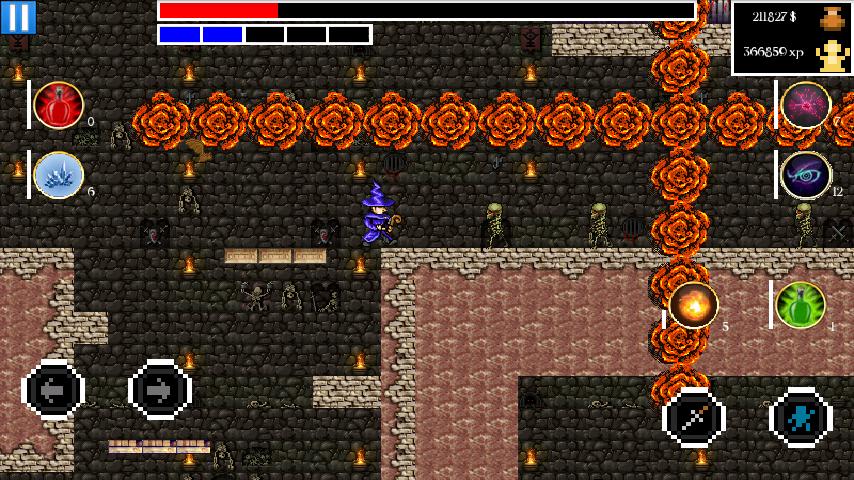Cast the pink lightning orb spell
Image resolution: width=854 pixels, height=480 pixels.
coord(806,105)
